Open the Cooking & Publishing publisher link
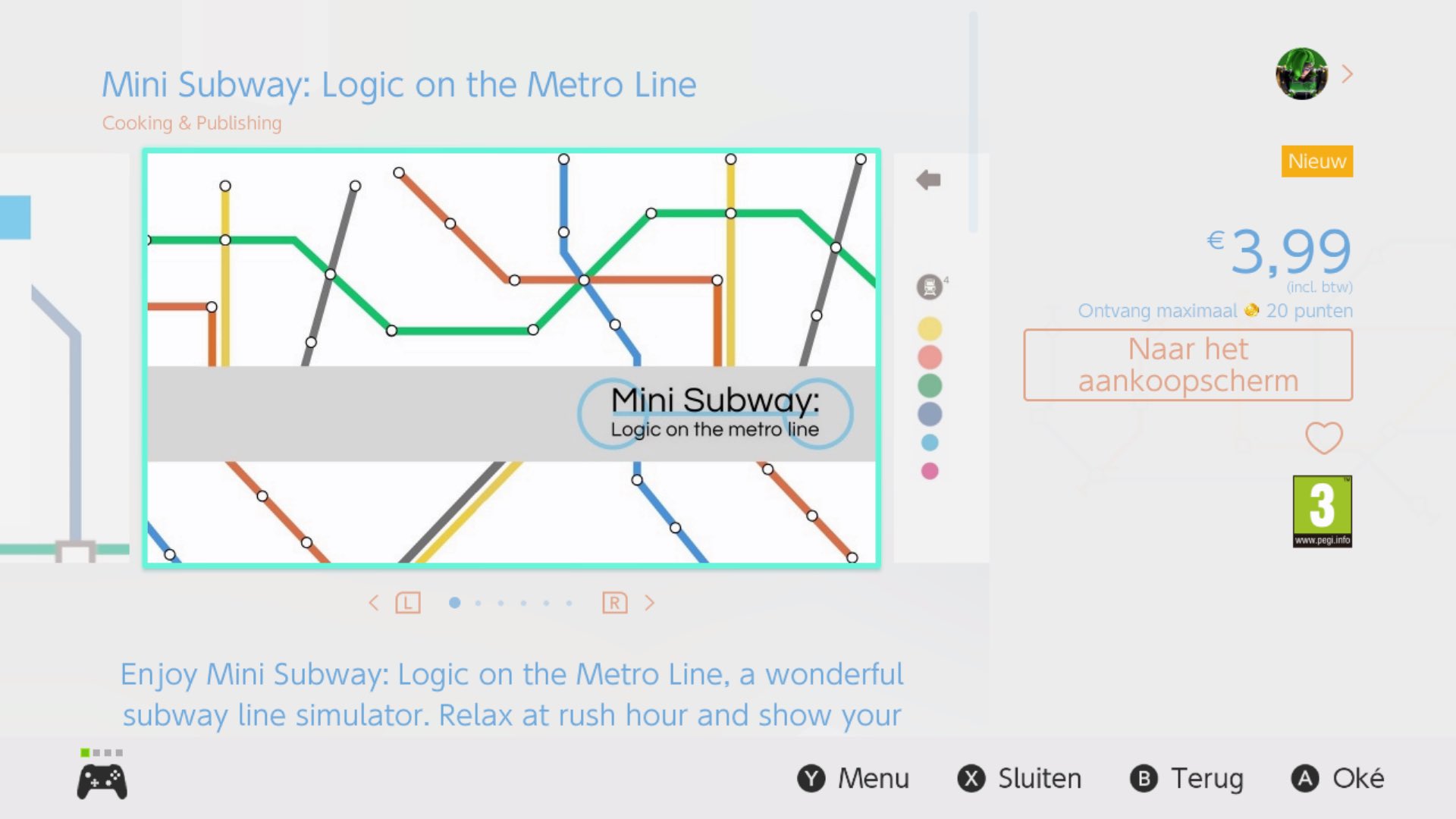1456x819 pixels. click(192, 123)
